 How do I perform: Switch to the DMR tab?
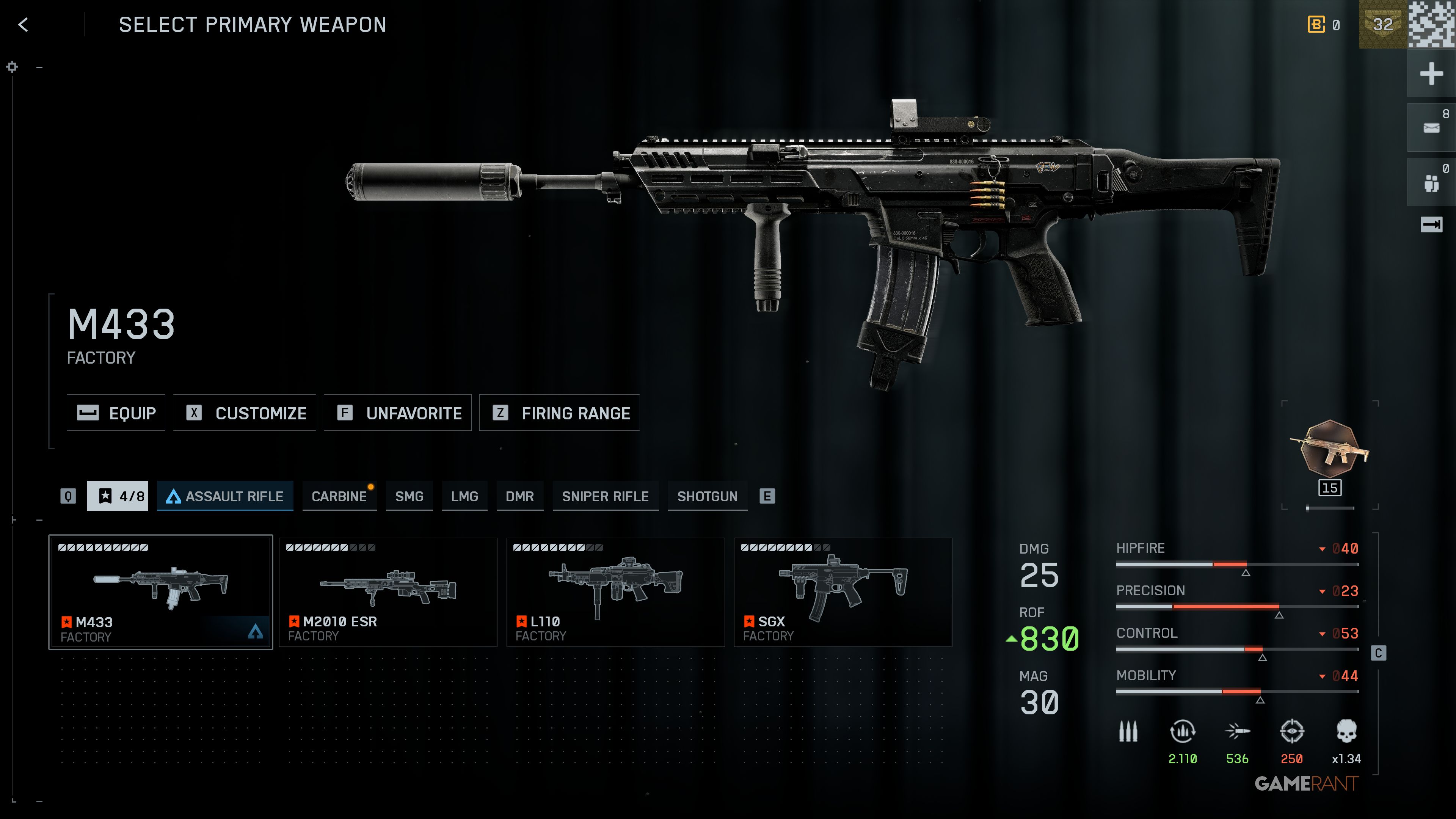point(519,496)
